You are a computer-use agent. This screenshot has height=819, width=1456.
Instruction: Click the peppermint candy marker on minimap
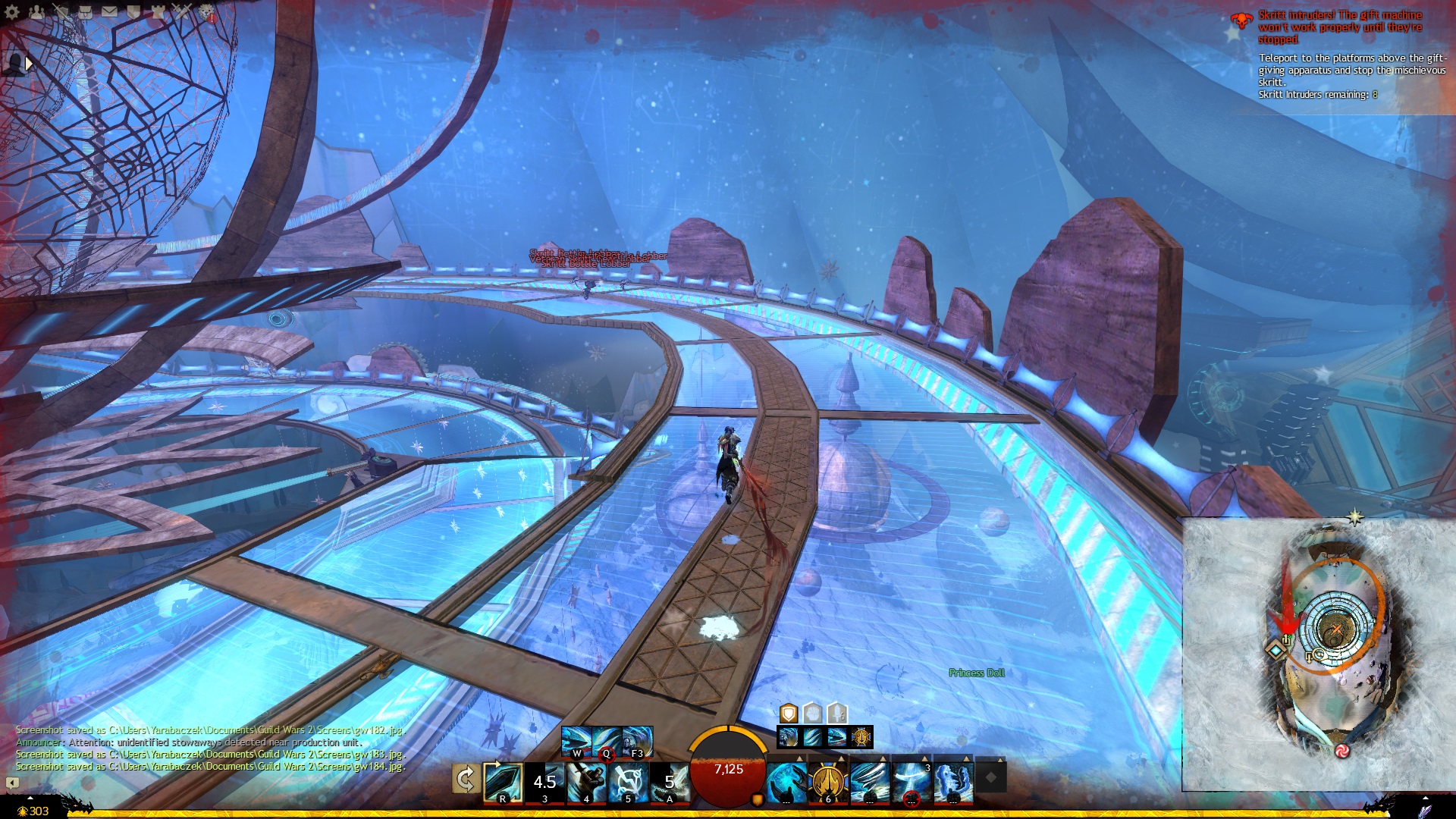pos(1341,751)
